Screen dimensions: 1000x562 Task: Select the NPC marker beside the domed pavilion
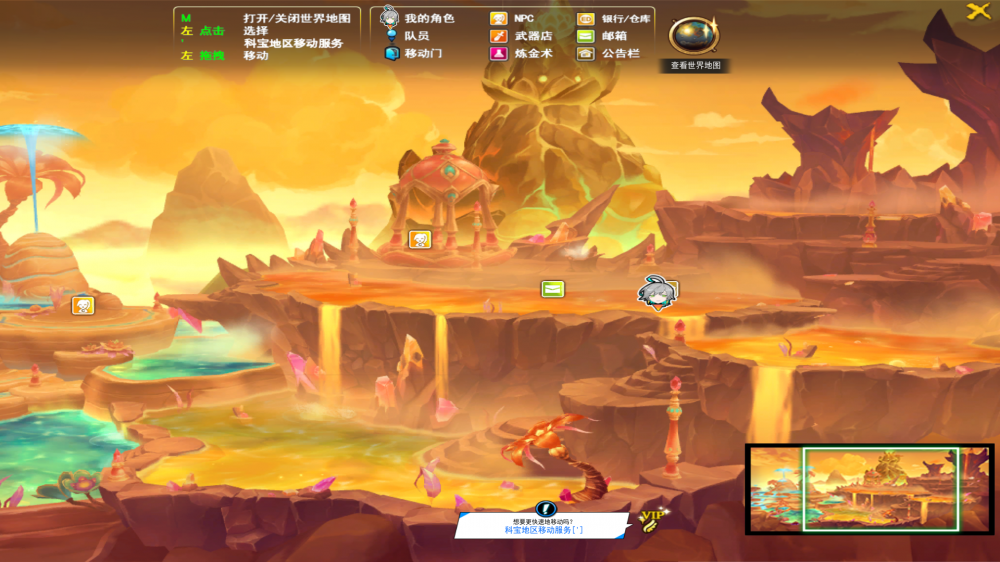pos(419,239)
